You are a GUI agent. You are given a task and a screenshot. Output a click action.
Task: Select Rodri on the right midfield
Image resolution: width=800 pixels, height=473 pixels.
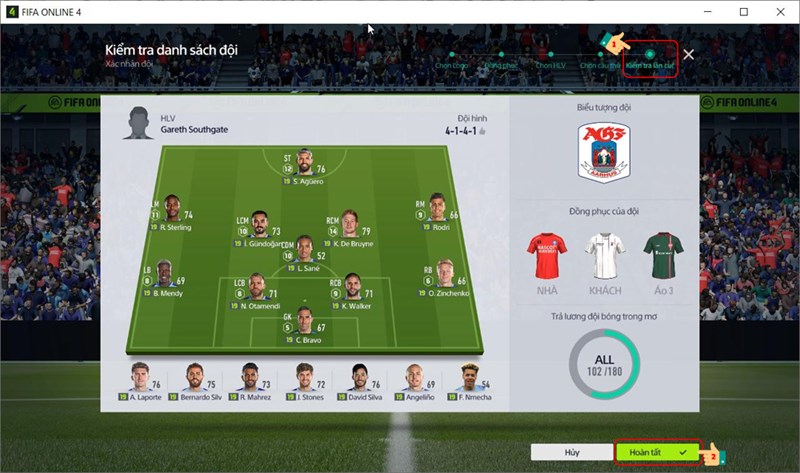pyautogui.click(x=437, y=210)
